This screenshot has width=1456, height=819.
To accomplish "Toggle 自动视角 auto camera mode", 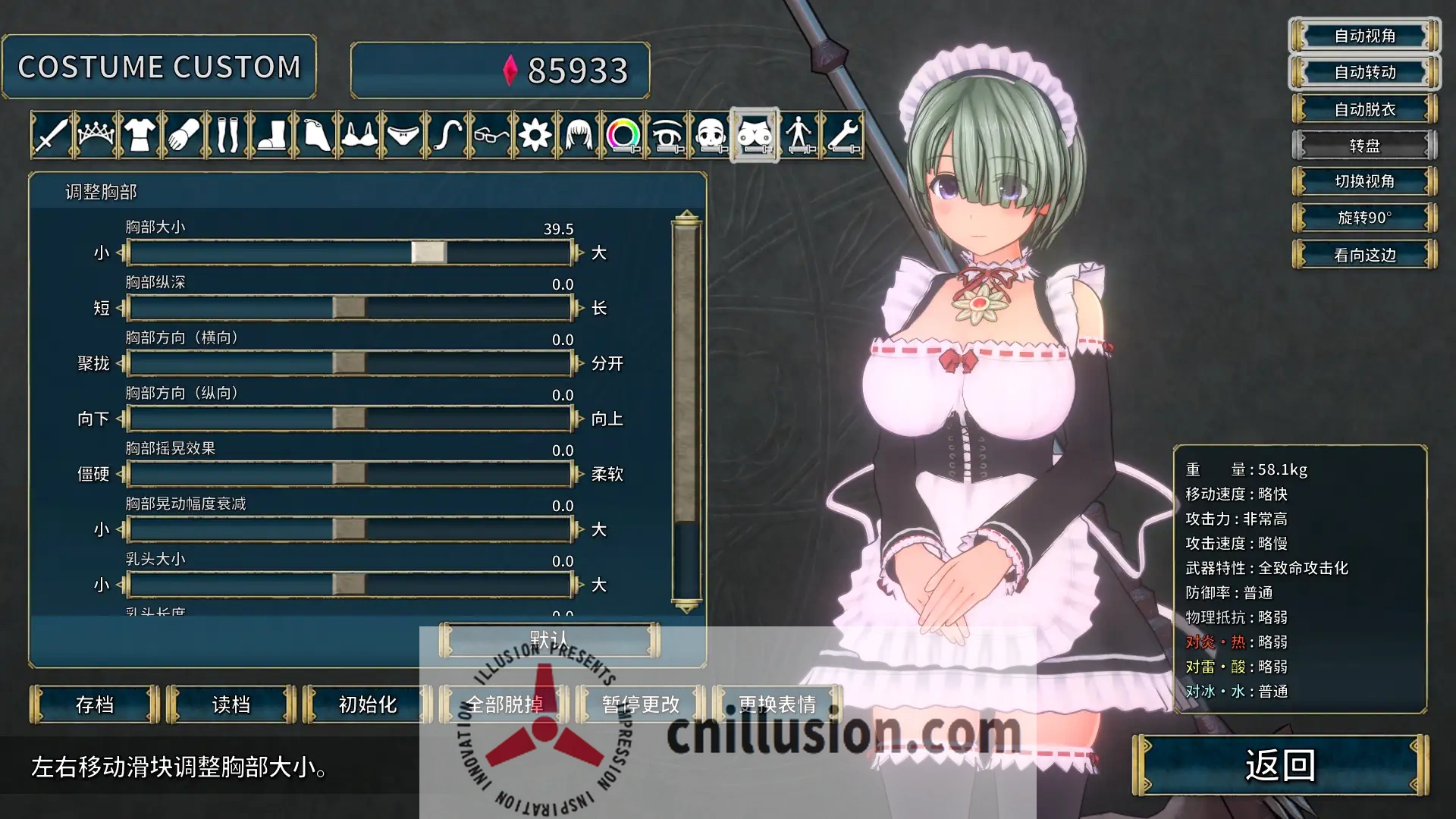I will (x=1363, y=36).
